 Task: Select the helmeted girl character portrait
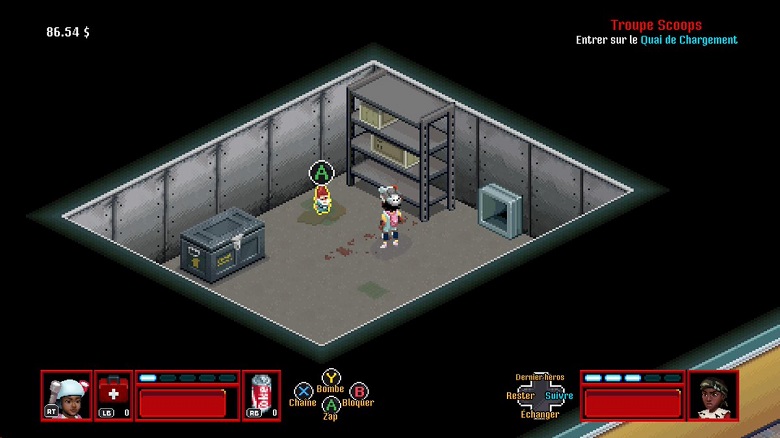tap(67, 395)
